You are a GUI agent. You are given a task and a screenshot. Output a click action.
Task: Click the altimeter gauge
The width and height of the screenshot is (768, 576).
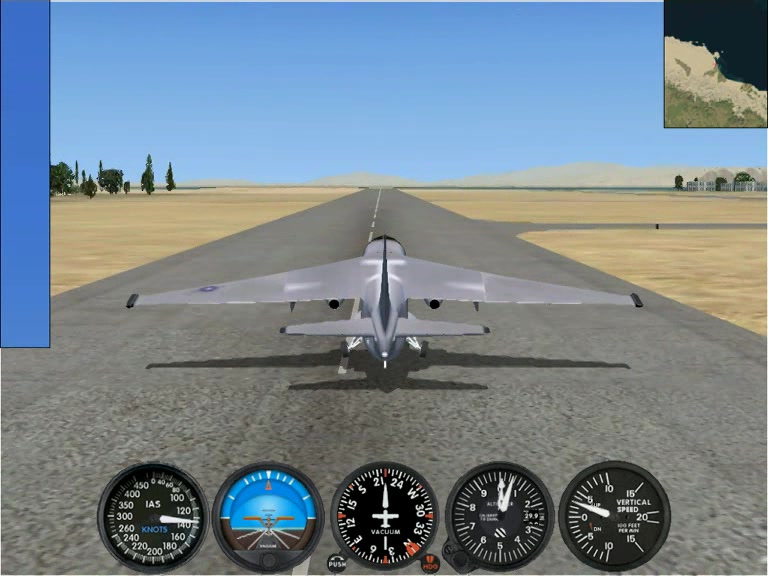click(x=500, y=515)
